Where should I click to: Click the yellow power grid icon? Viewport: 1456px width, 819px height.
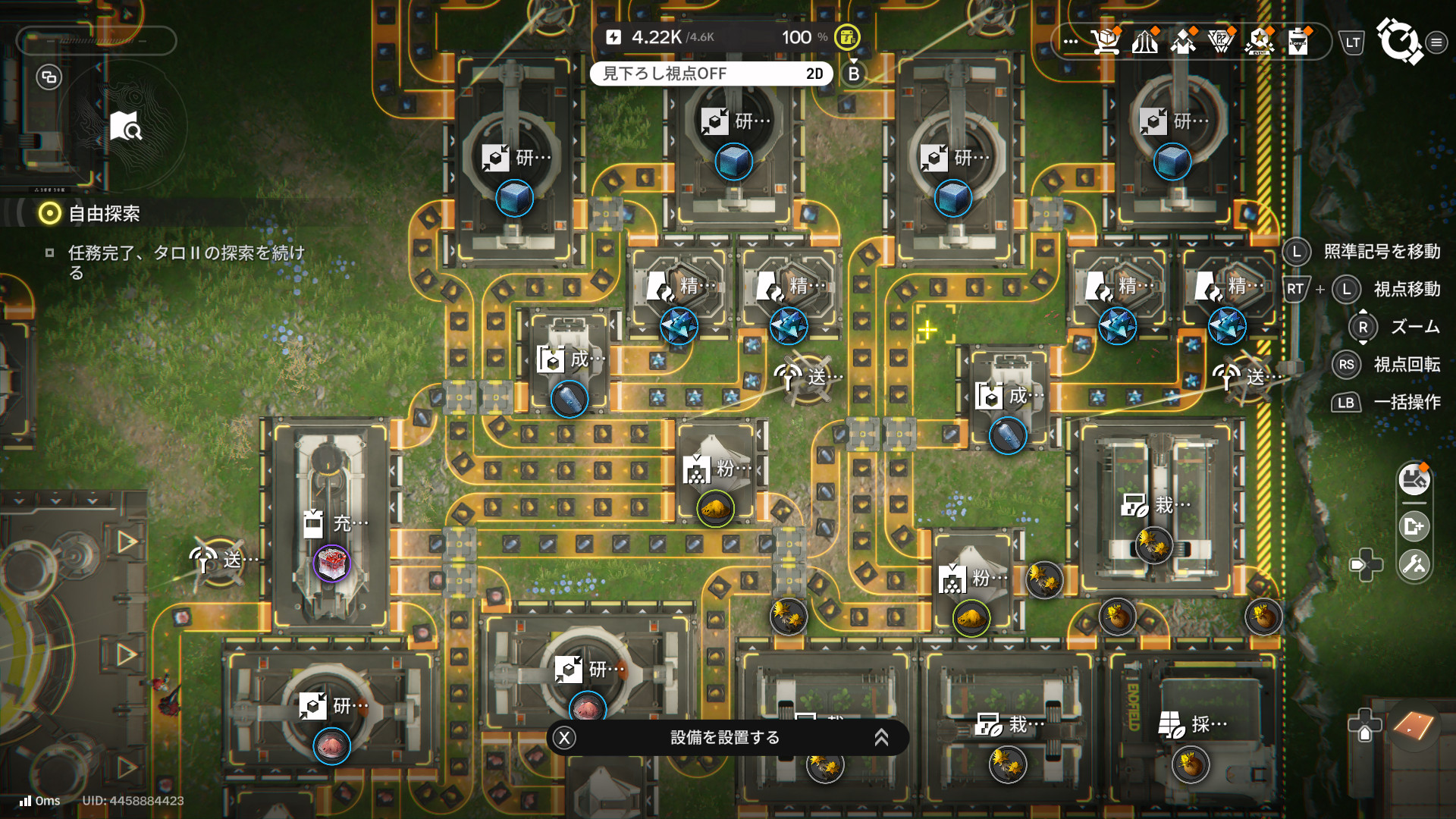[x=847, y=36]
